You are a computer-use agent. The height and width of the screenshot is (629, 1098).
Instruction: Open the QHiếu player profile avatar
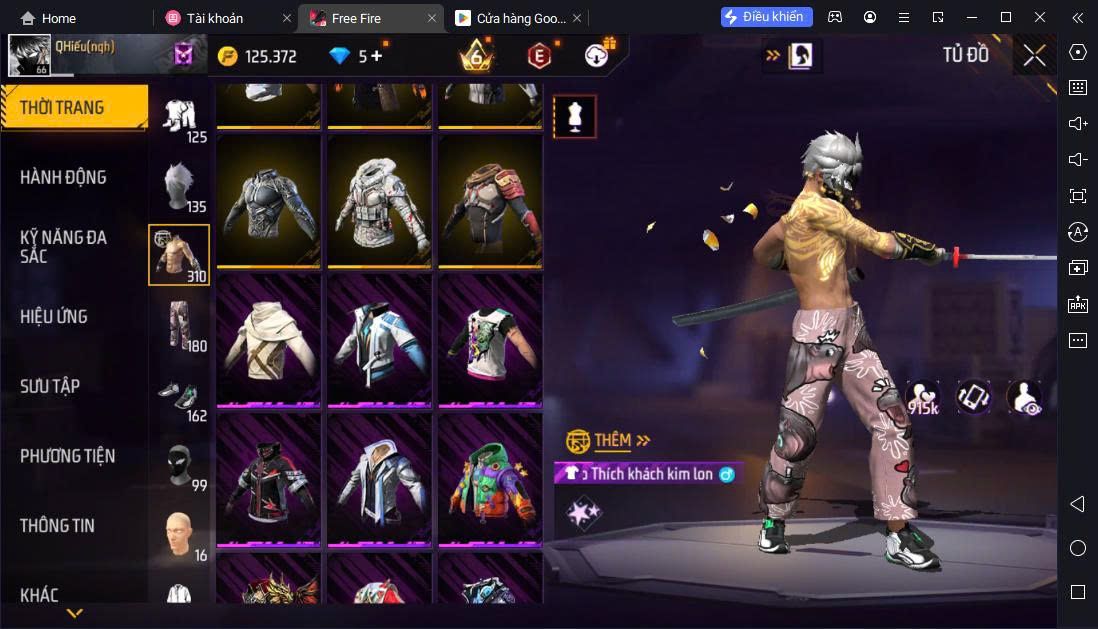coord(29,56)
